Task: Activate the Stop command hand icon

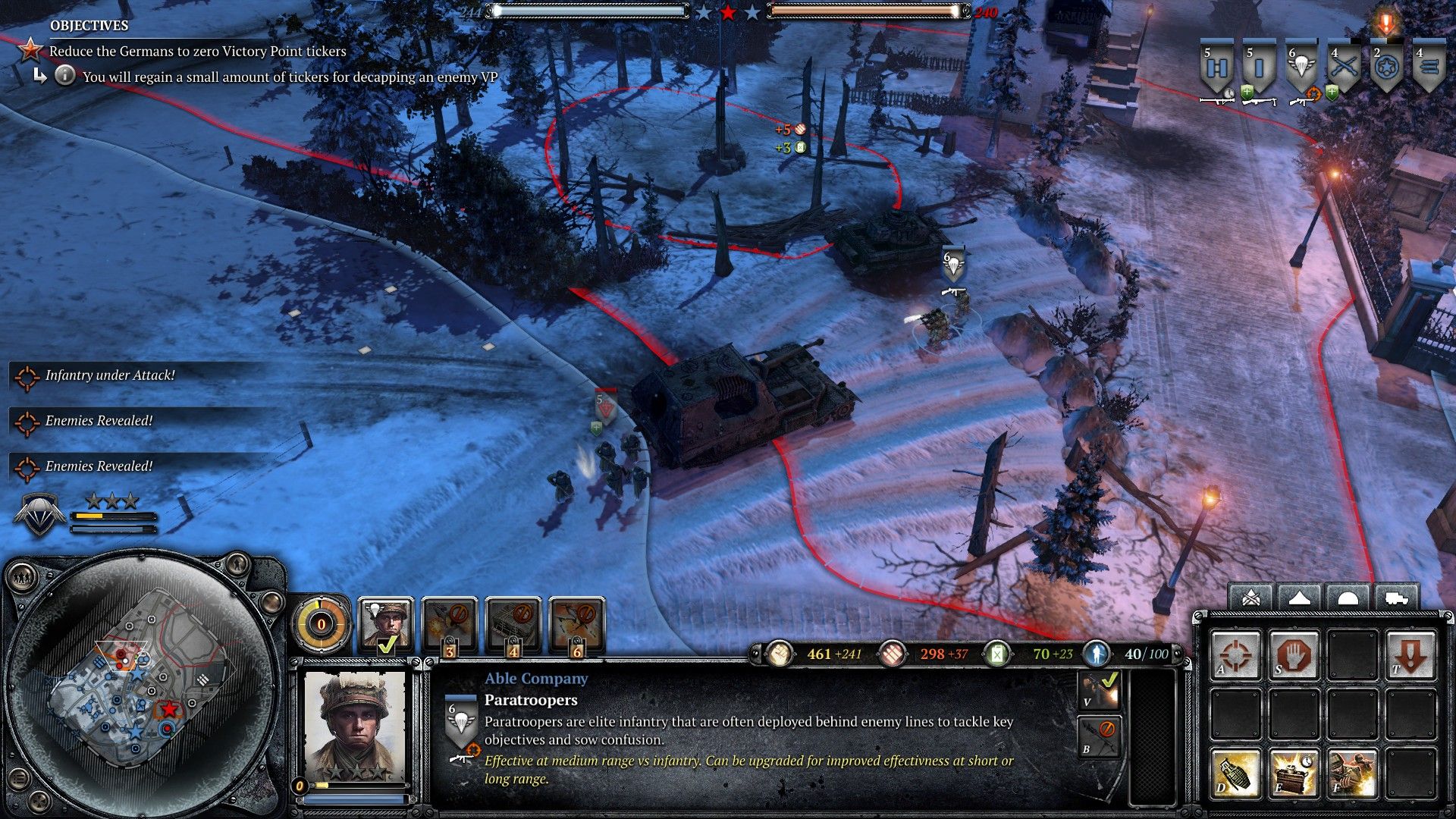Action: [1294, 654]
